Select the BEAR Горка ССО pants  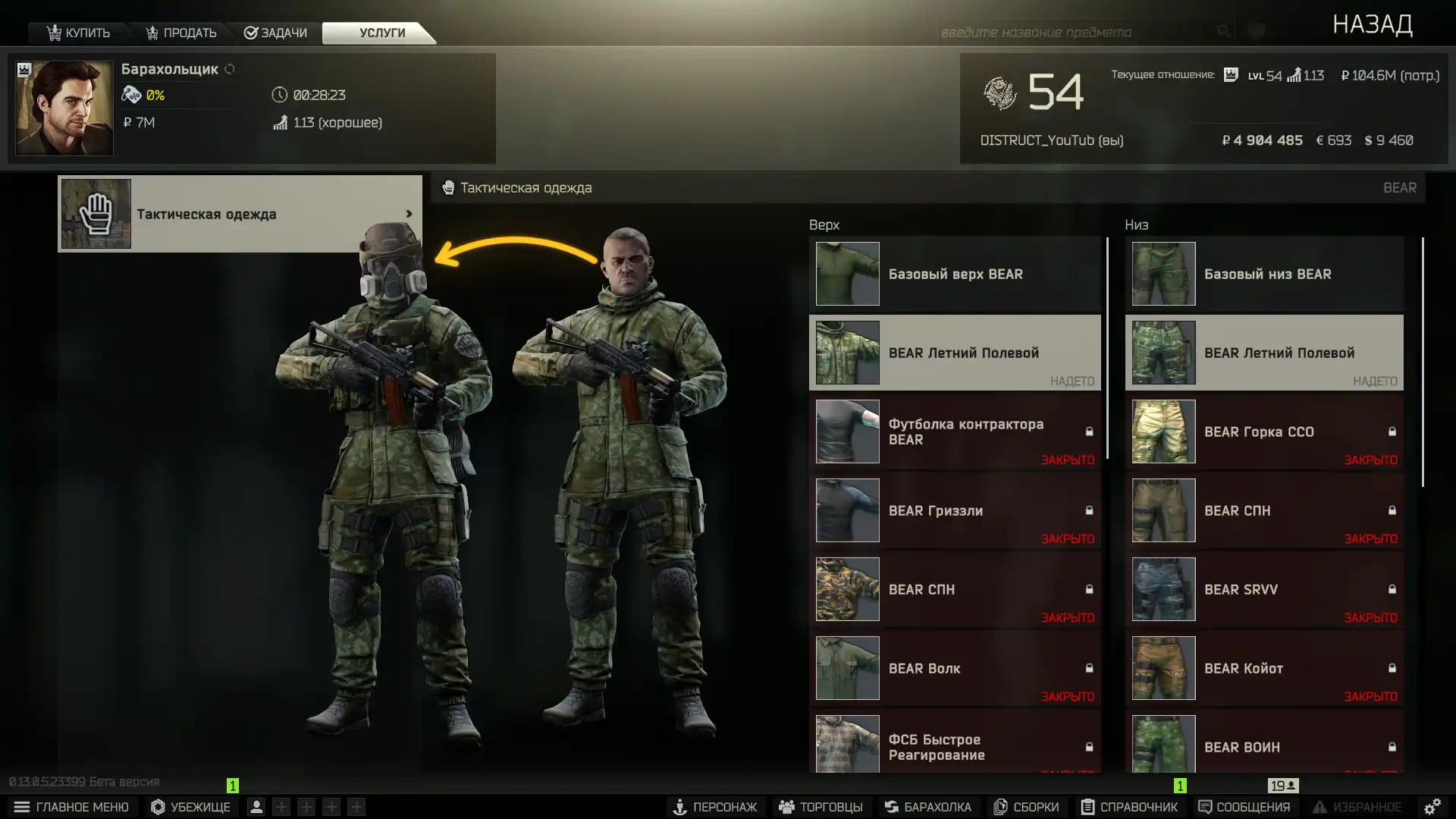coord(1263,431)
